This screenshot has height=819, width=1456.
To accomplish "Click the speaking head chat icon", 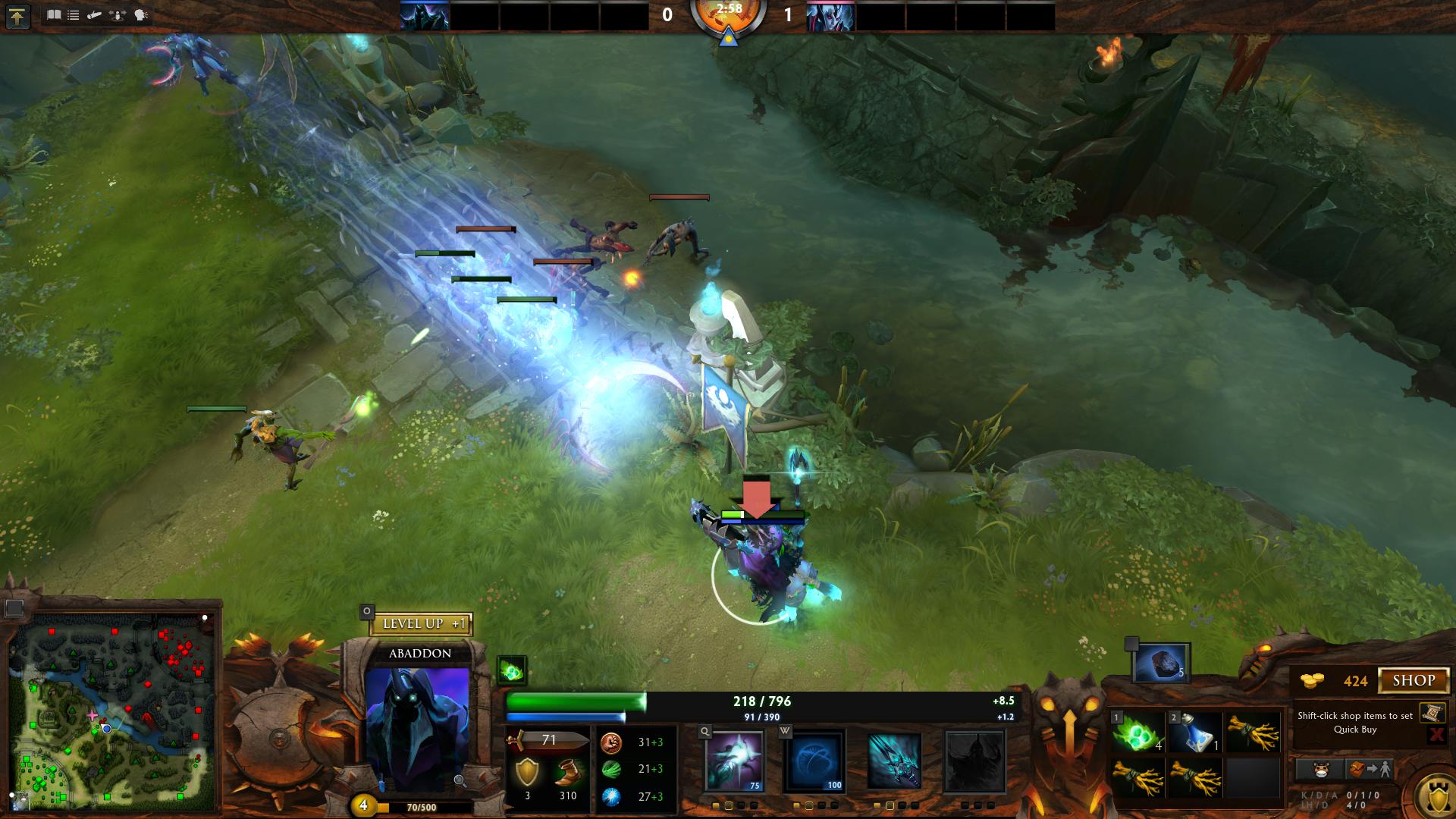I will (x=141, y=14).
